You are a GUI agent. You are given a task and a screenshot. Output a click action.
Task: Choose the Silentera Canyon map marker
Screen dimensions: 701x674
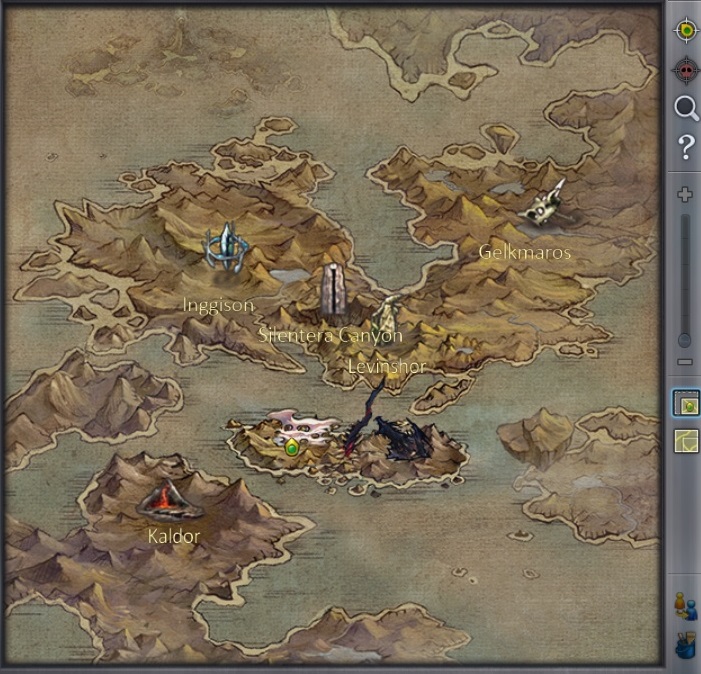click(x=332, y=290)
